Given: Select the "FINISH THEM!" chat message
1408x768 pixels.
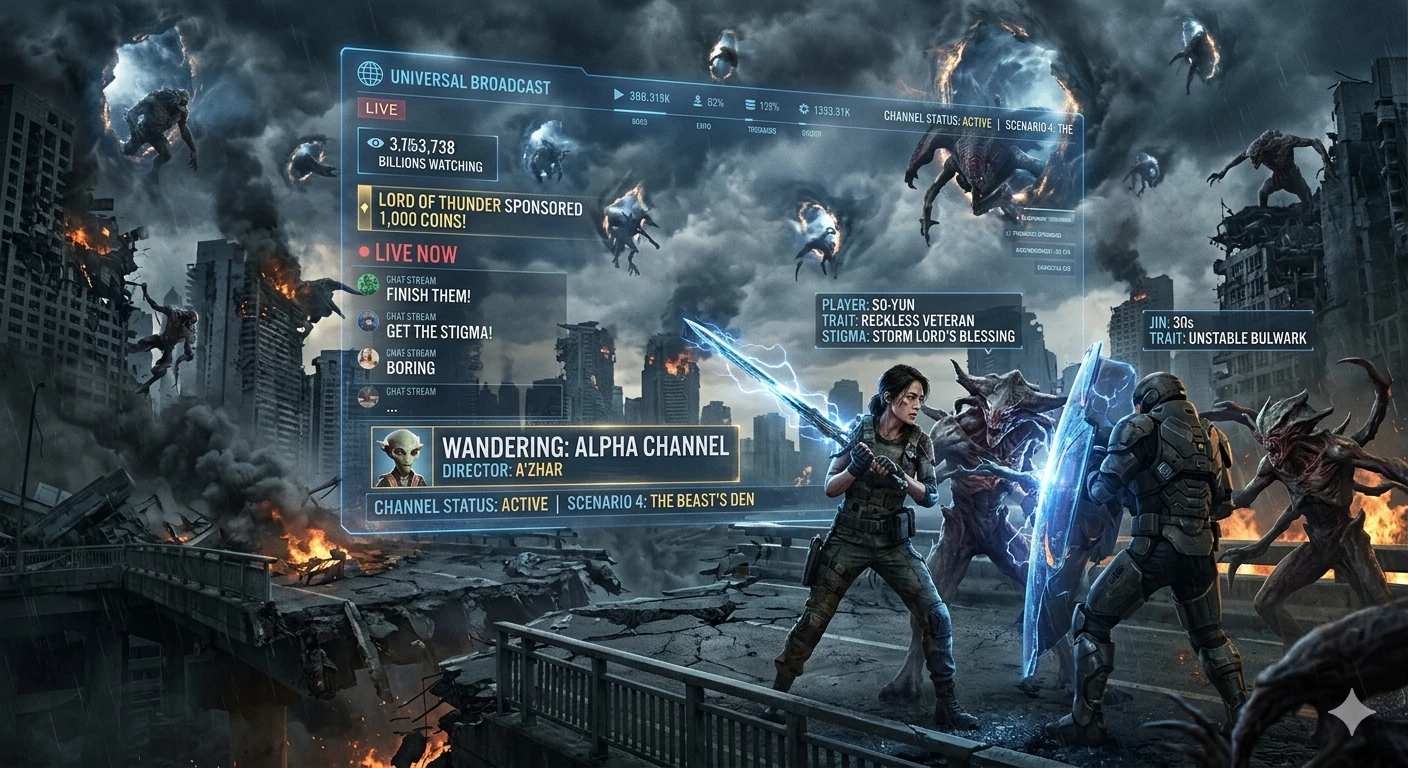Looking at the screenshot, I should [x=427, y=295].
